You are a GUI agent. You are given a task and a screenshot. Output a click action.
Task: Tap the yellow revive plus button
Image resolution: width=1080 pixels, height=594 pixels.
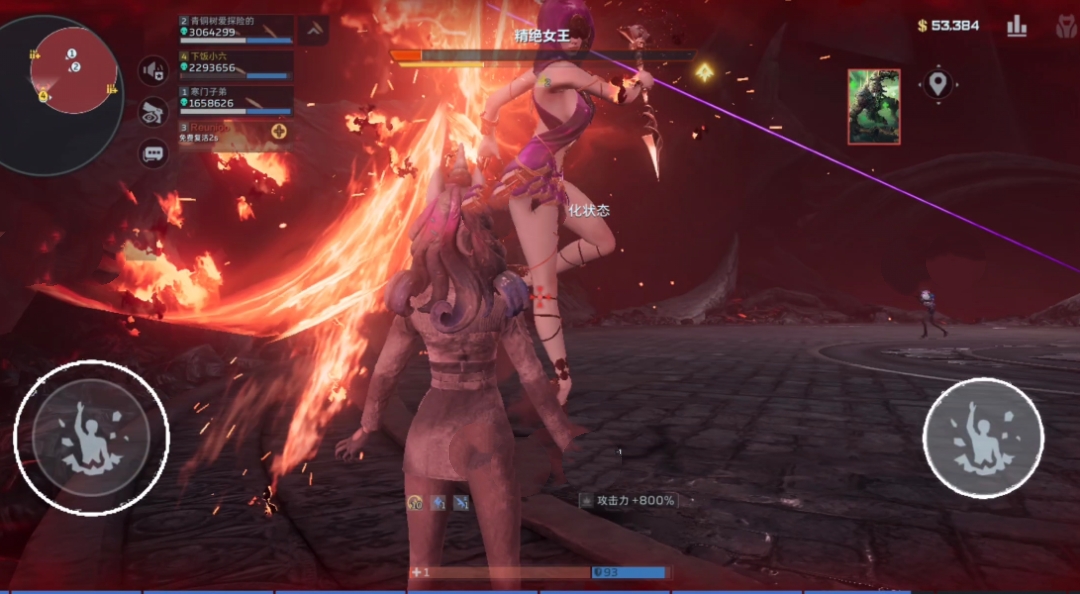pos(279,131)
